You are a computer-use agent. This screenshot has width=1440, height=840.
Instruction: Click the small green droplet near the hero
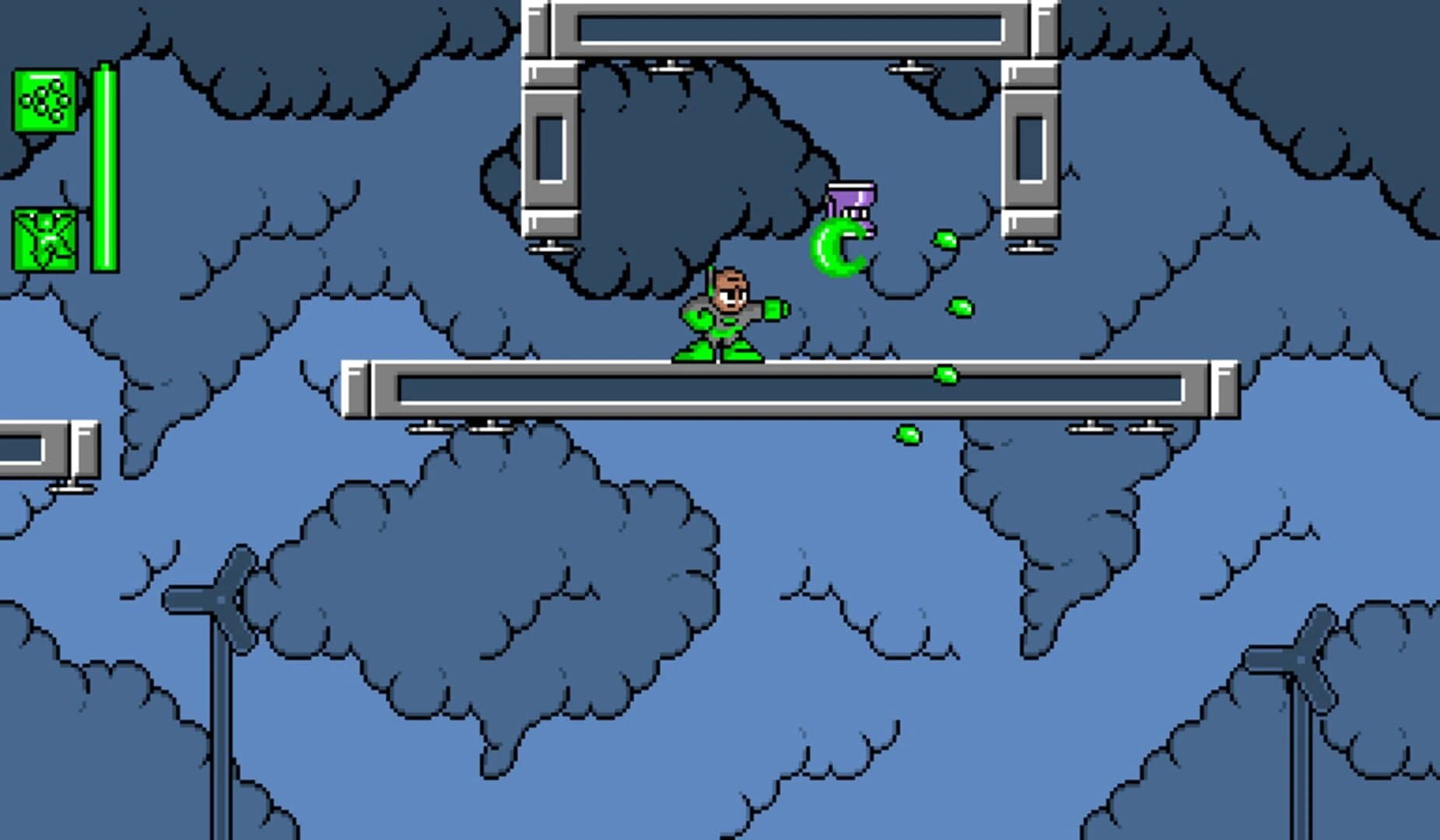pyautogui.click(x=958, y=305)
